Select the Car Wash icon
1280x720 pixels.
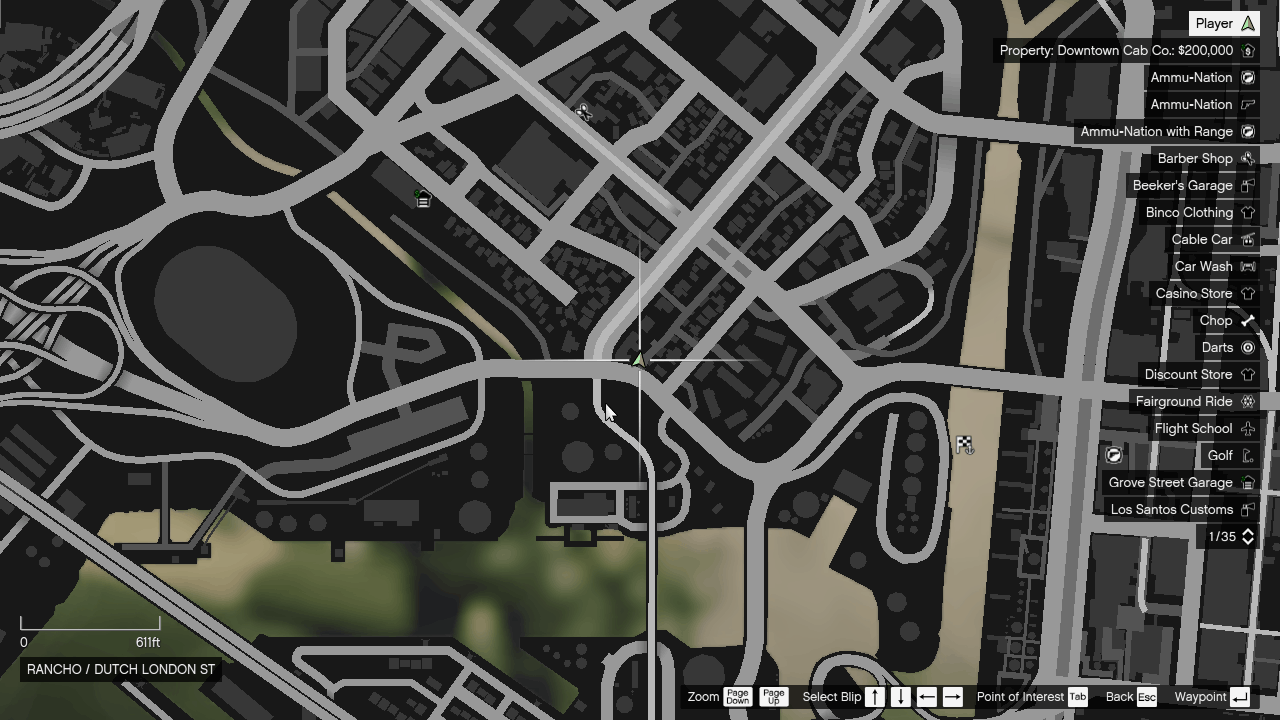(x=1248, y=266)
